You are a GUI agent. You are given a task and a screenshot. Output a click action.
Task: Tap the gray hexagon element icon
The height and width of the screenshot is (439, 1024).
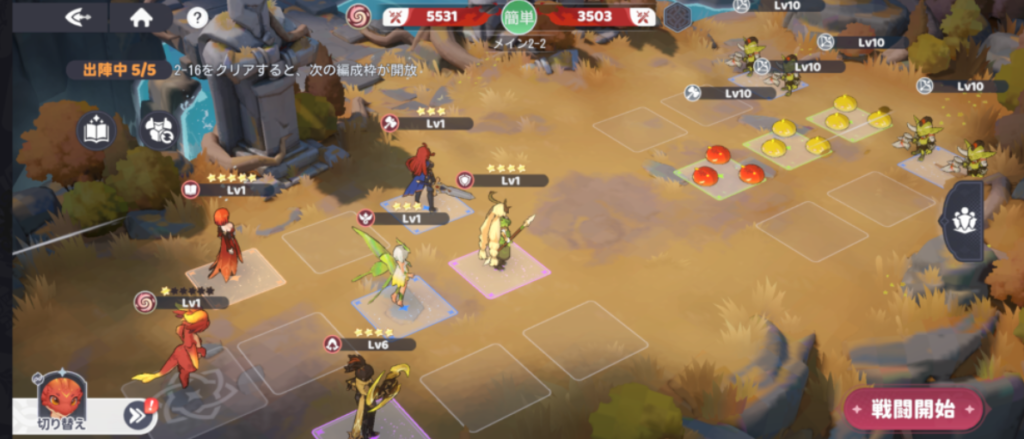point(677,15)
